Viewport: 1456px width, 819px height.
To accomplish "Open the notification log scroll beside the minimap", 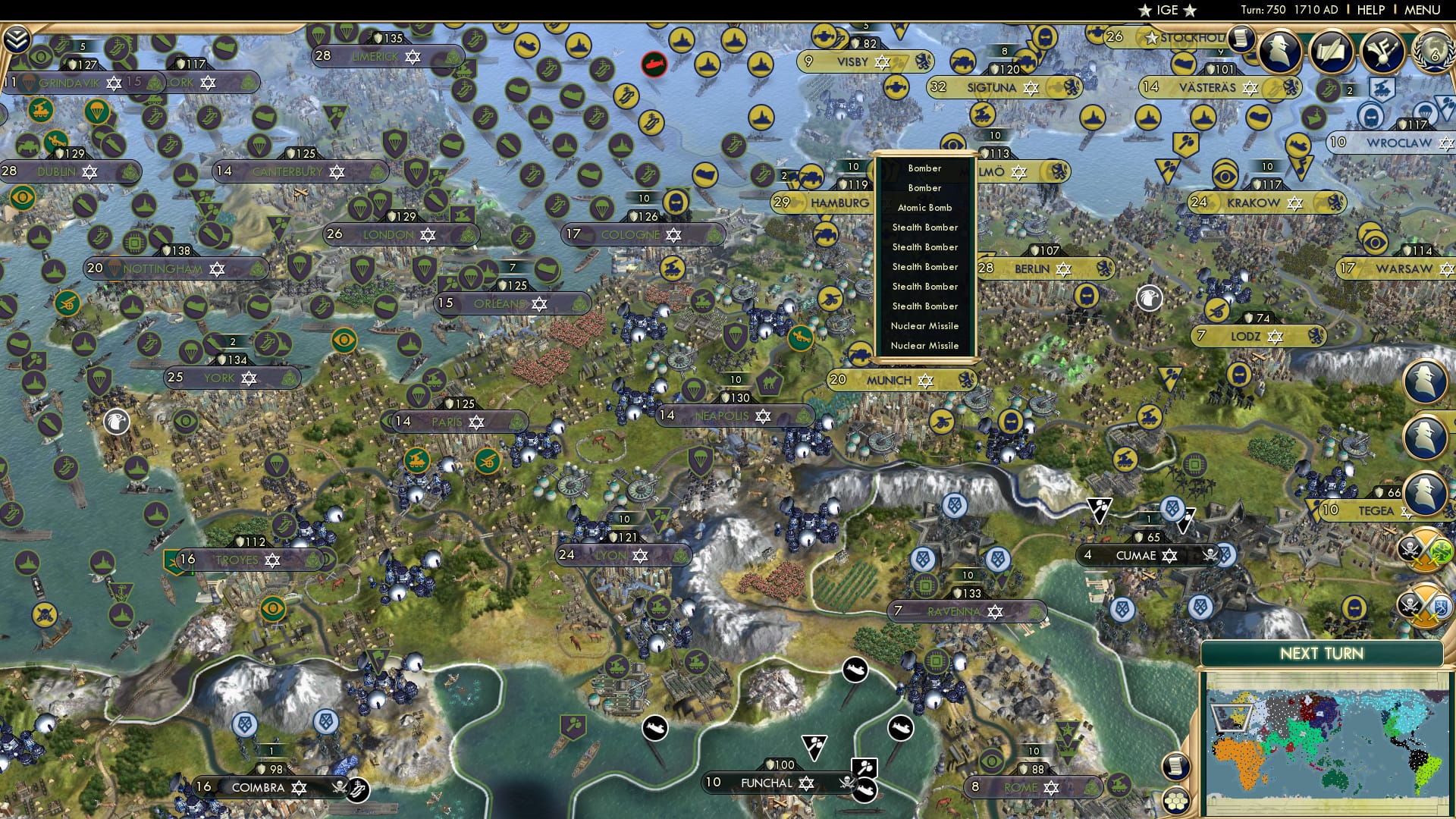I will coord(1177,767).
